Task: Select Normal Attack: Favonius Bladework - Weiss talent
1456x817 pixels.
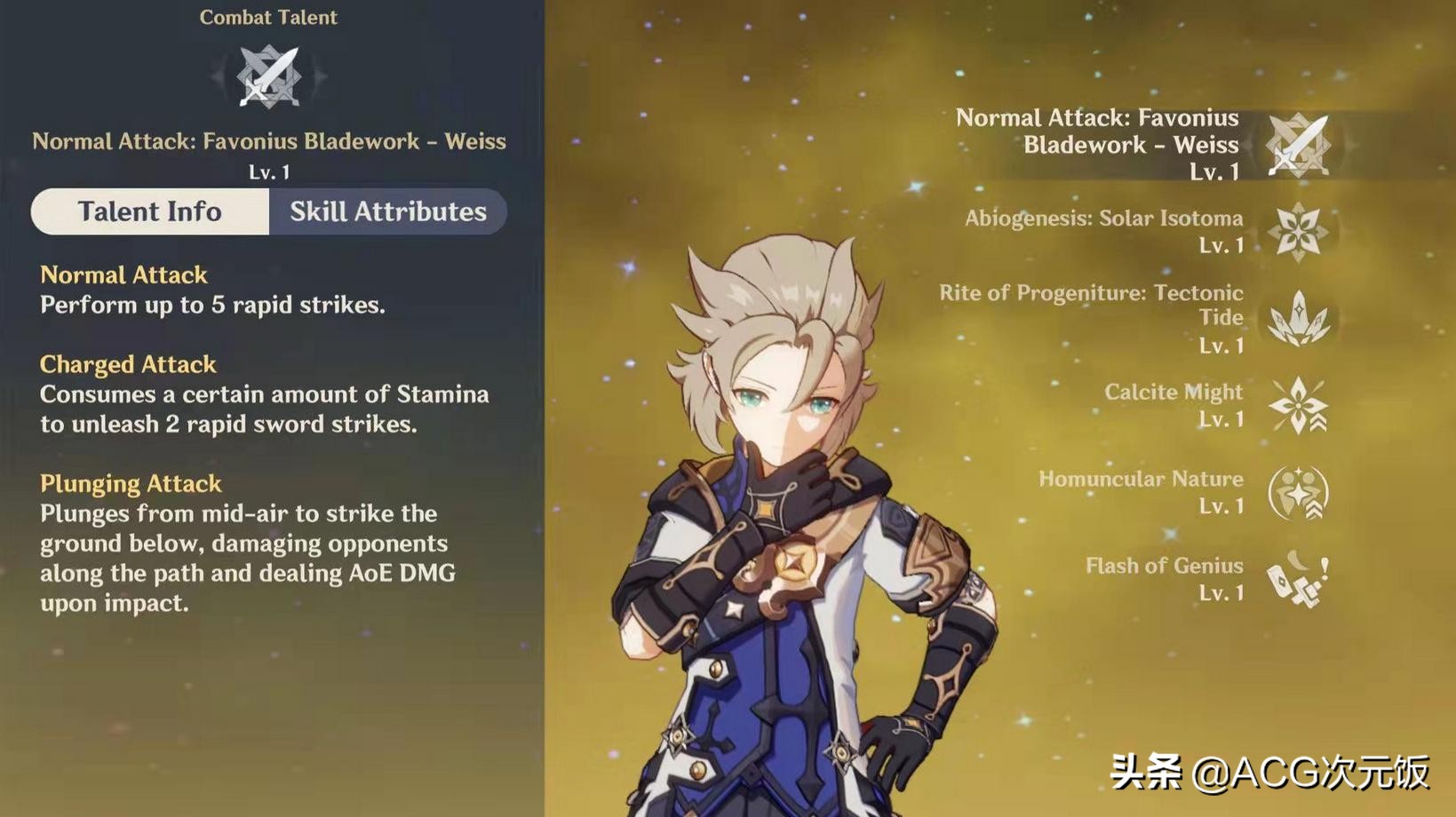Action: (1298, 145)
